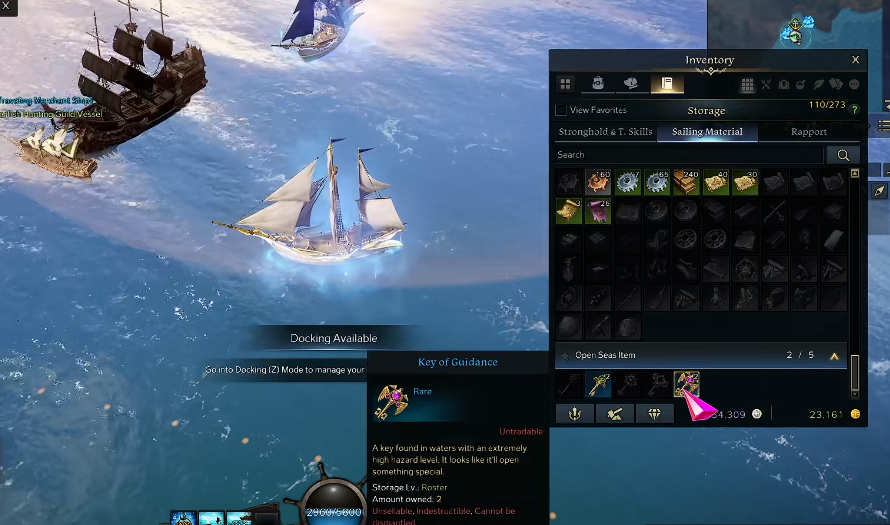Click the anchor button at inventory bottom
The height and width of the screenshot is (525, 890).
click(x=575, y=414)
